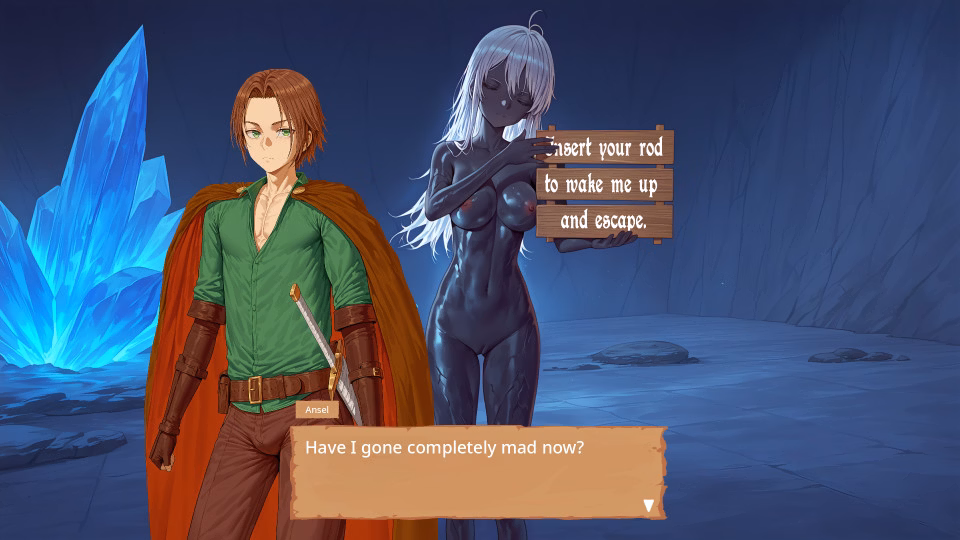Click the dialogue box to continue
Viewport: 960px width, 540px height.
click(478, 472)
